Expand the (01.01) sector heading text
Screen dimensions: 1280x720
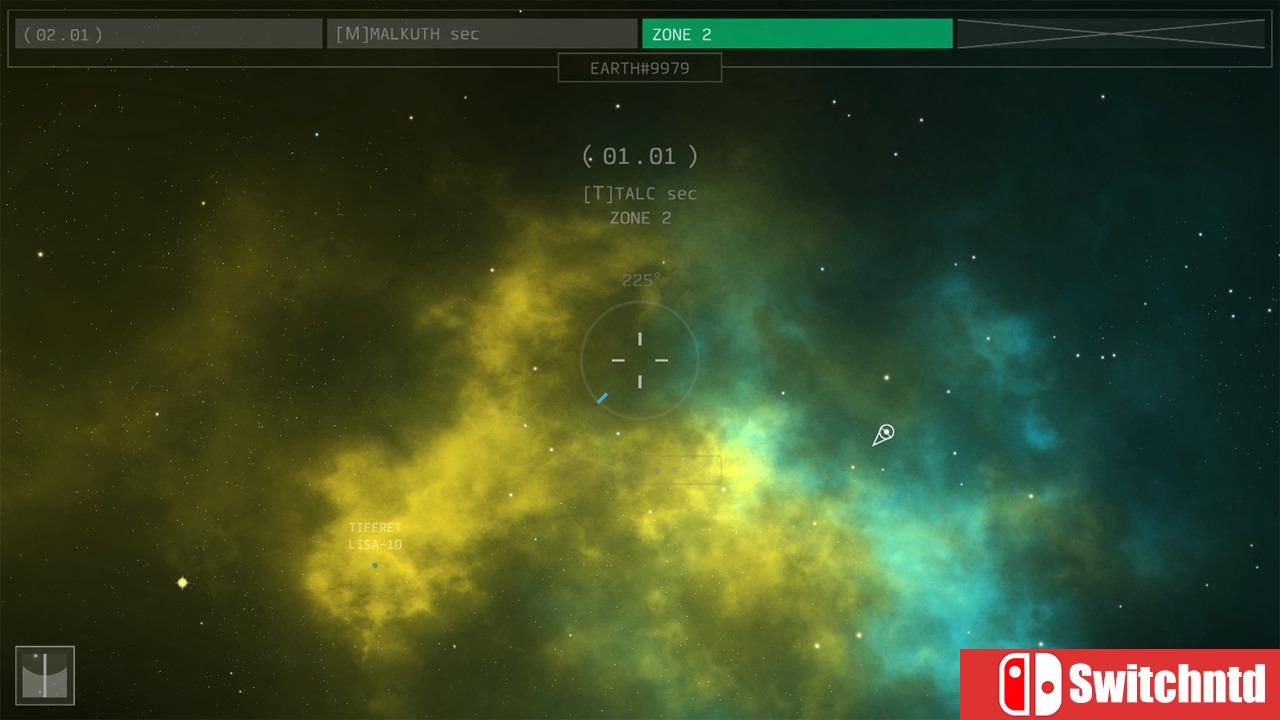click(639, 156)
